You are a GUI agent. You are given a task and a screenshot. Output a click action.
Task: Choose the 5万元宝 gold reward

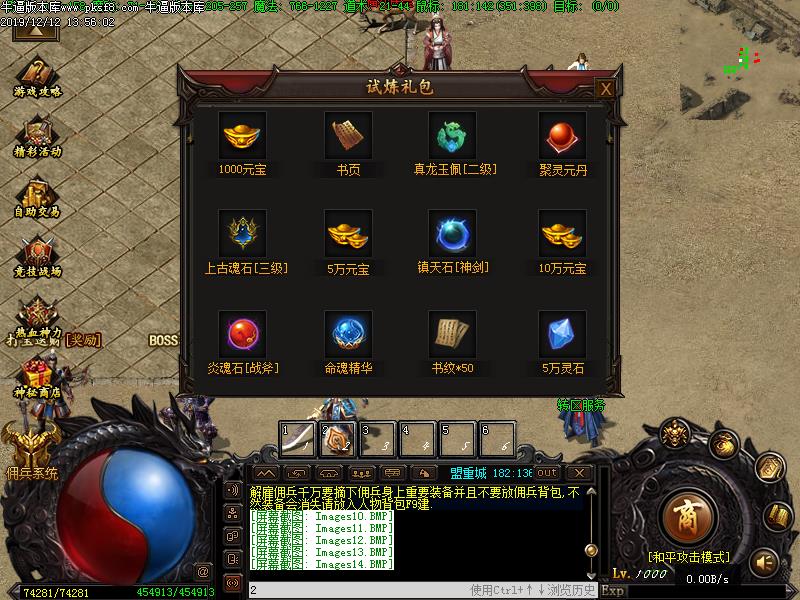[348, 234]
